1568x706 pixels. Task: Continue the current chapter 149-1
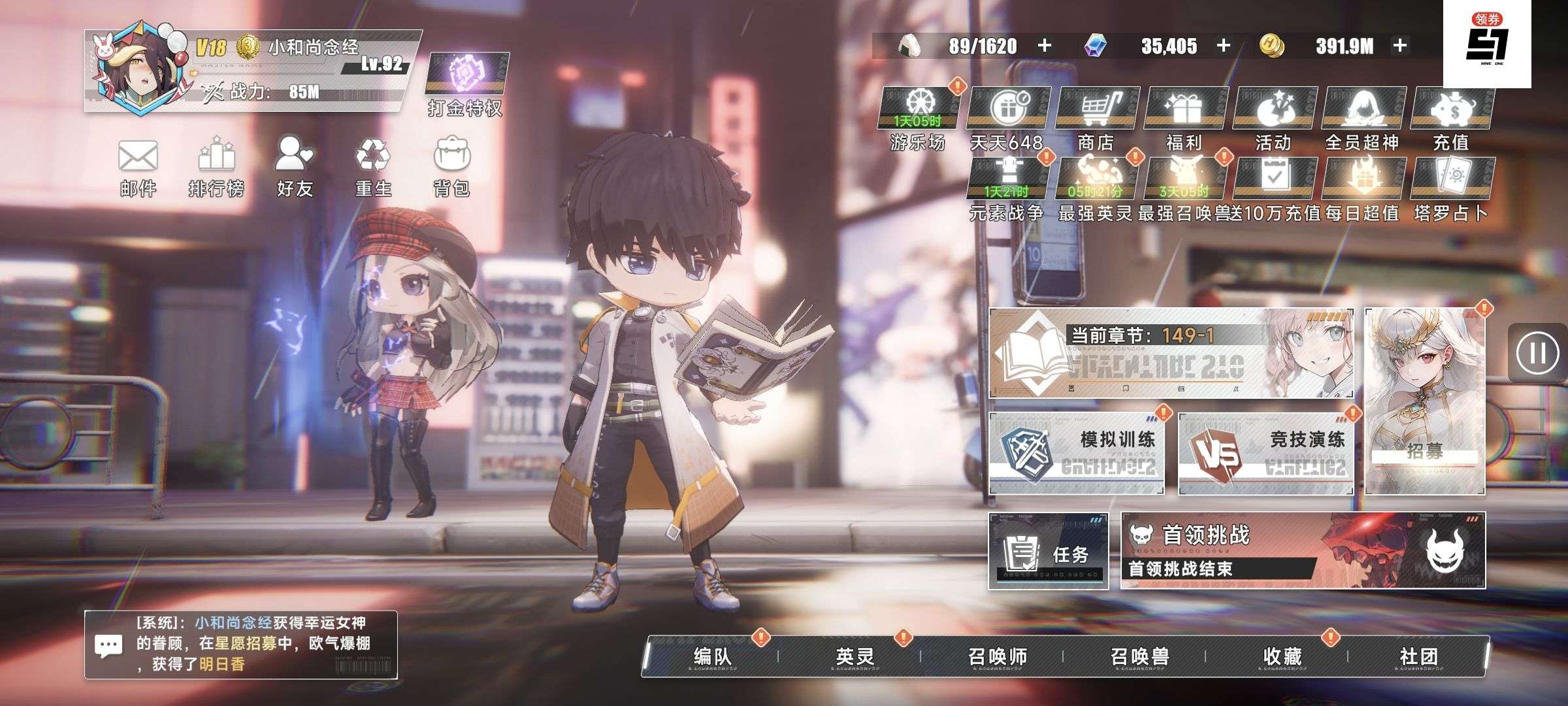[1171, 353]
